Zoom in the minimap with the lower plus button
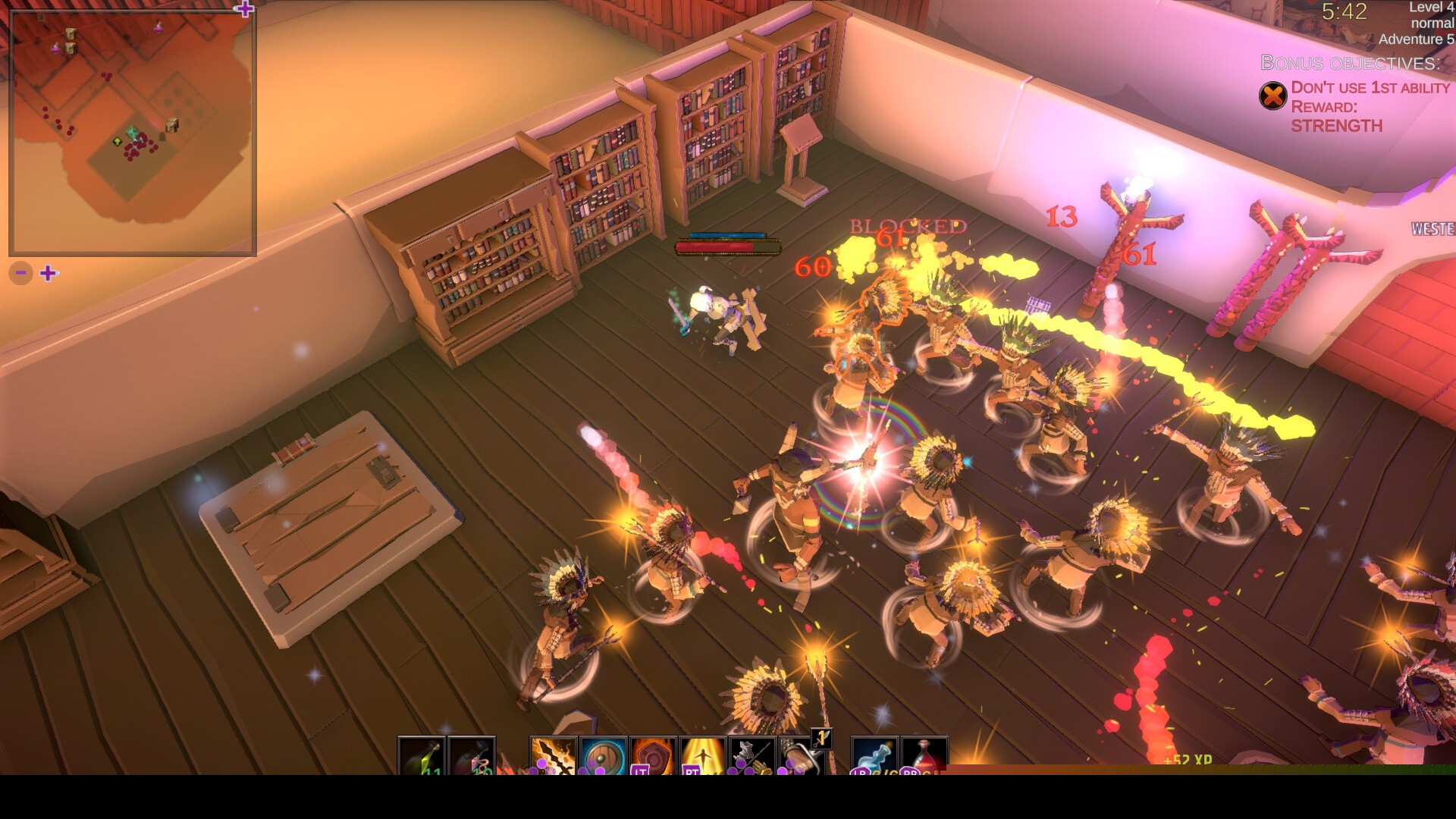The width and height of the screenshot is (1456, 819). pos(49,273)
